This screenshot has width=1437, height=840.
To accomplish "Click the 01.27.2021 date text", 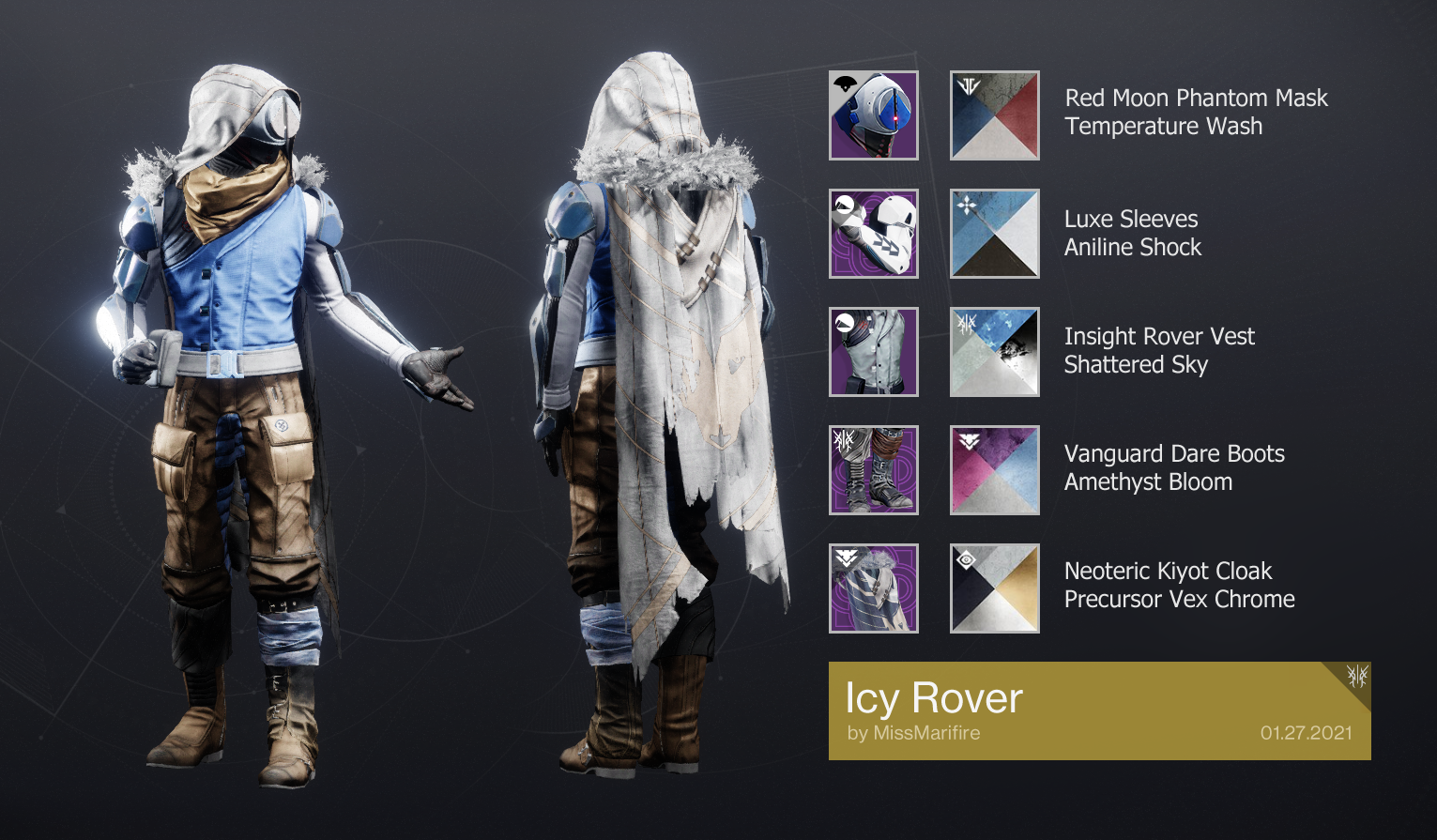I will [x=1307, y=735].
